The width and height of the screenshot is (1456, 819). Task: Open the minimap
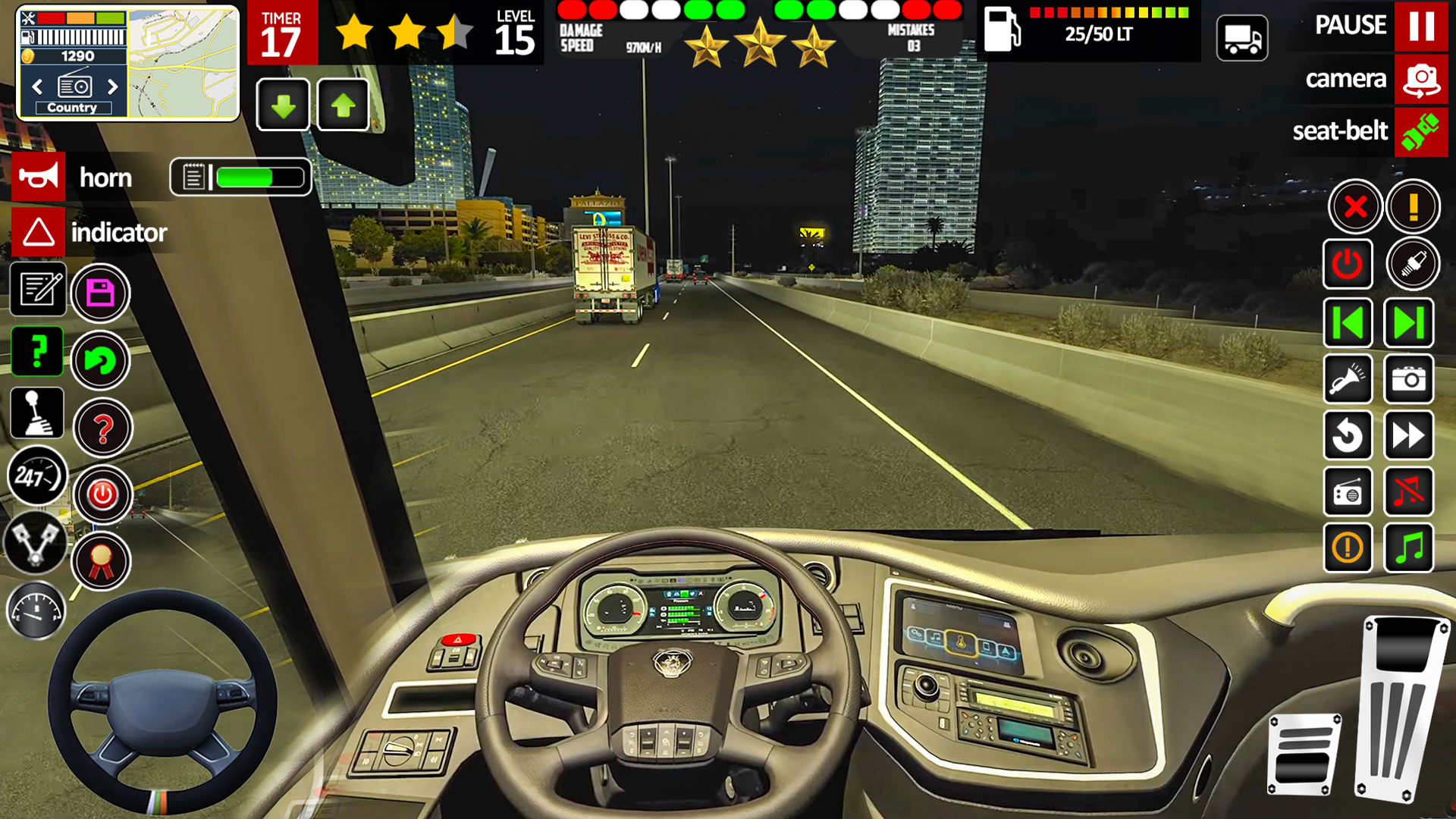183,64
